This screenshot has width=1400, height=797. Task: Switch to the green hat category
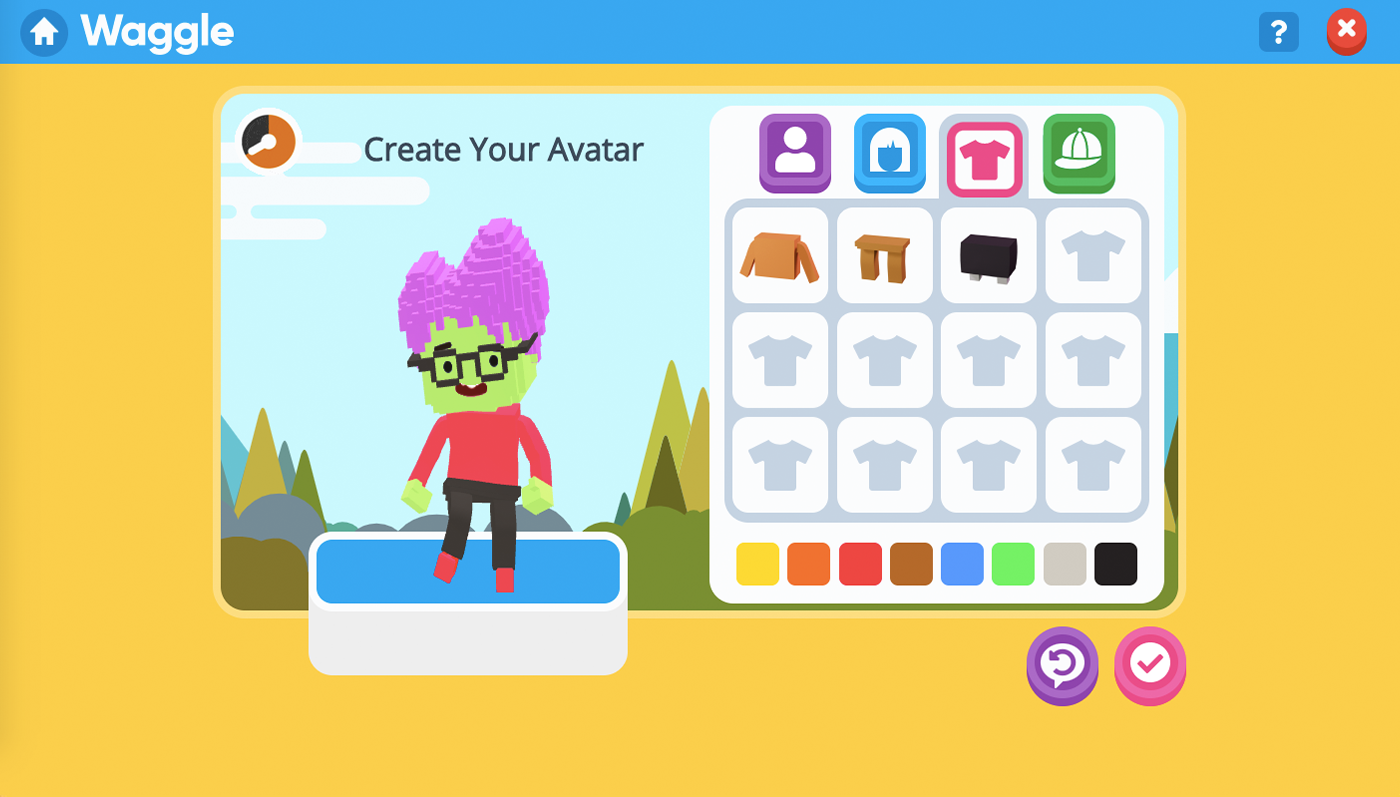1079,154
